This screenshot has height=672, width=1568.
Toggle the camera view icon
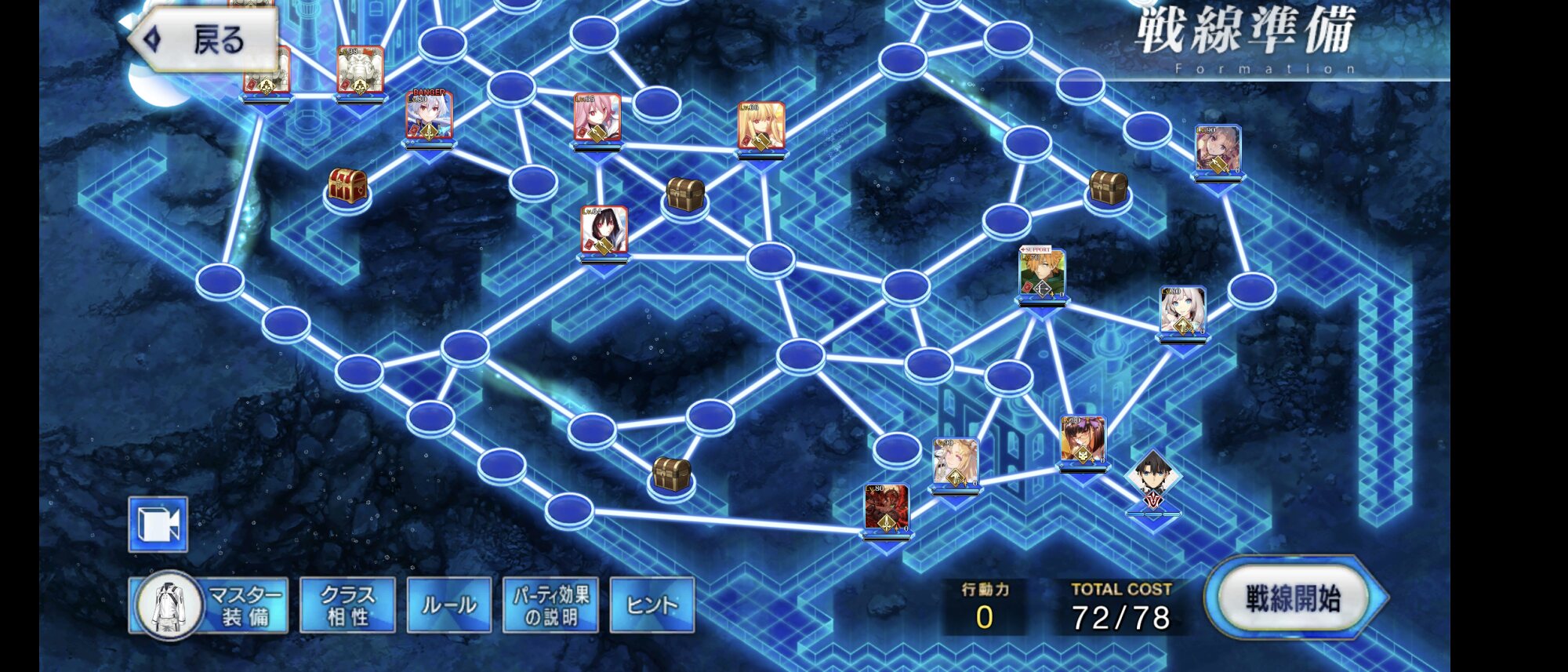coord(158,525)
